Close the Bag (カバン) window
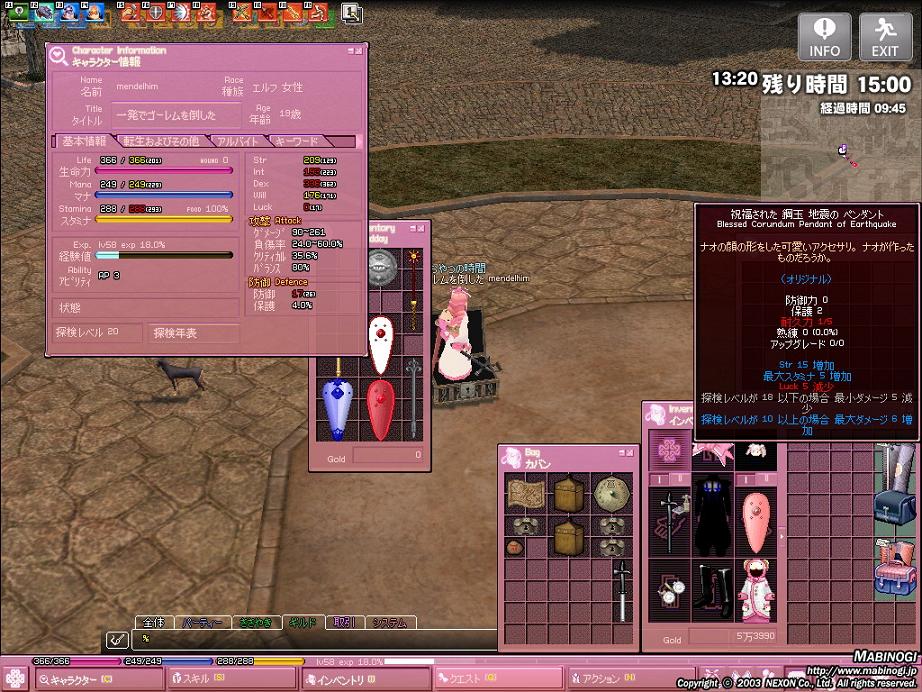This screenshot has width=922, height=692. 631,453
